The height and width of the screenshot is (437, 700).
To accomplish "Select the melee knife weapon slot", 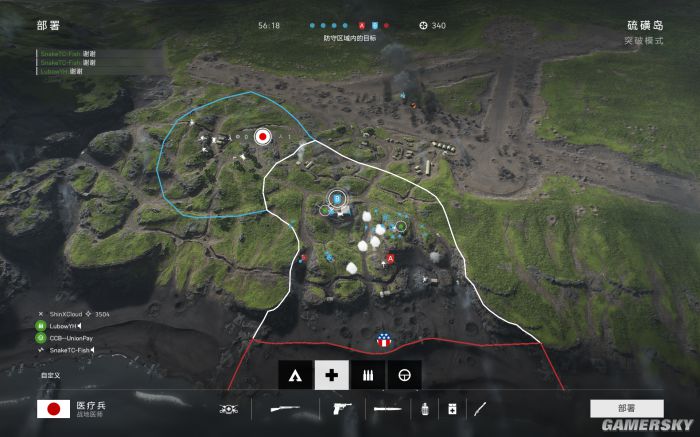I will point(386,408).
